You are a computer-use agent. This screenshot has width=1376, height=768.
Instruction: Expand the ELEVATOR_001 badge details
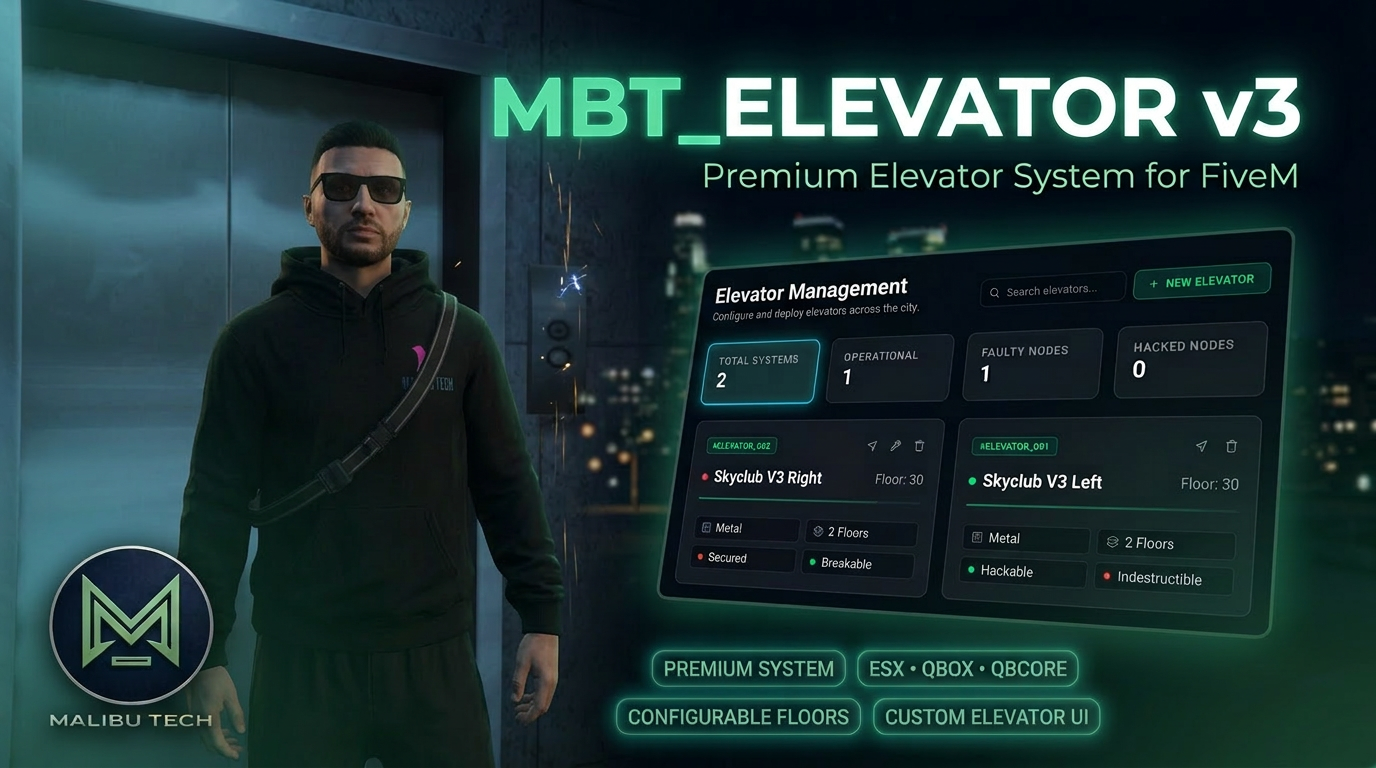point(1014,446)
